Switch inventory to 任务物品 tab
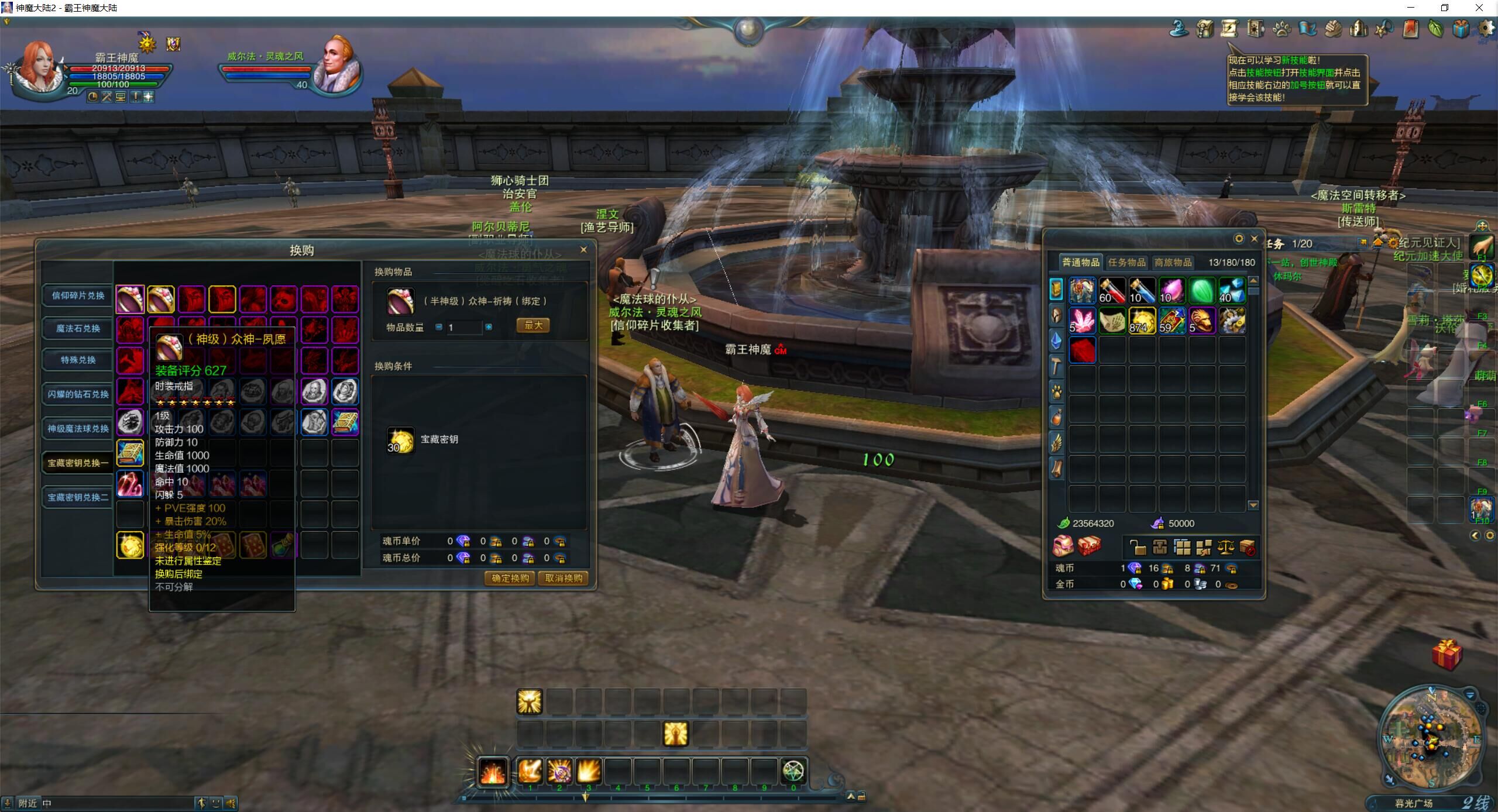Screen dimensions: 1498x812 coord(1126,262)
